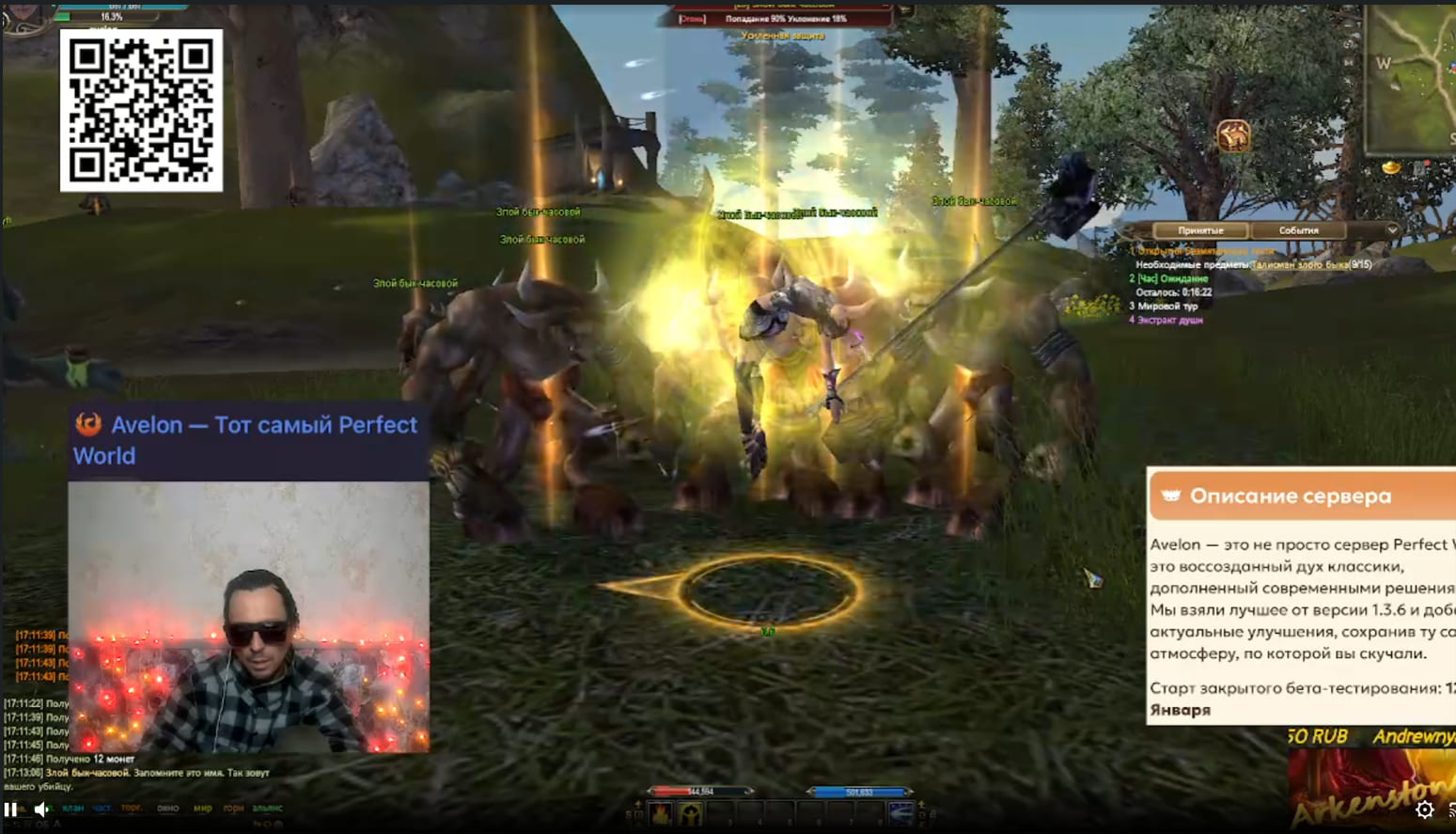Expand the left hotbar page arrow
This screenshot has height=834, width=1456.
point(638,804)
